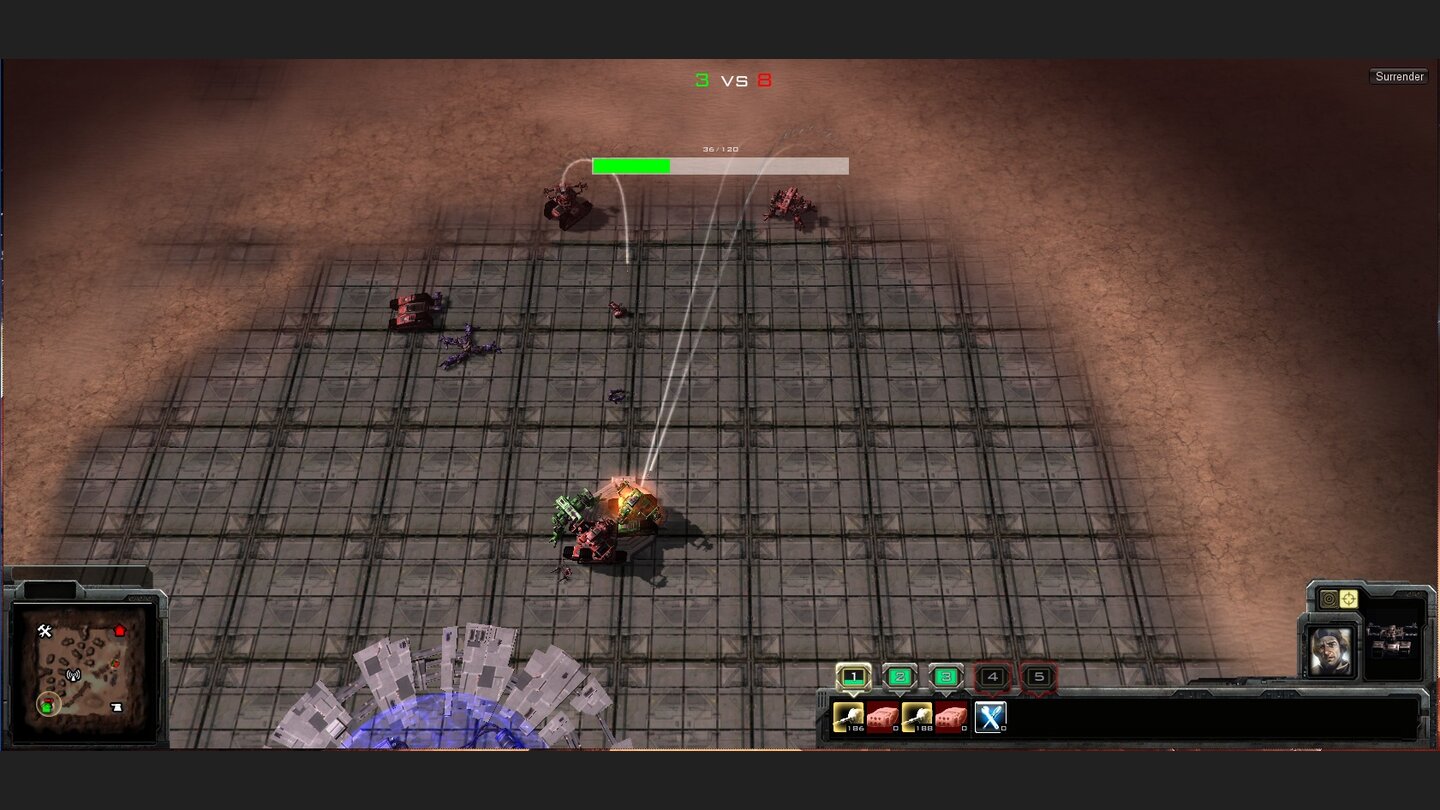
Task: Click the empty control group 5 slot
Action: [x=1038, y=676]
